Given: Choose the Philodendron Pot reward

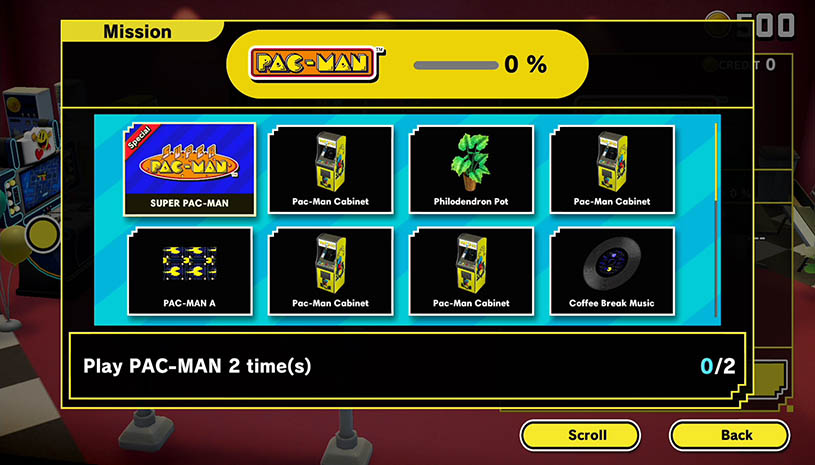Looking at the screenshot, I should (472, 169).
